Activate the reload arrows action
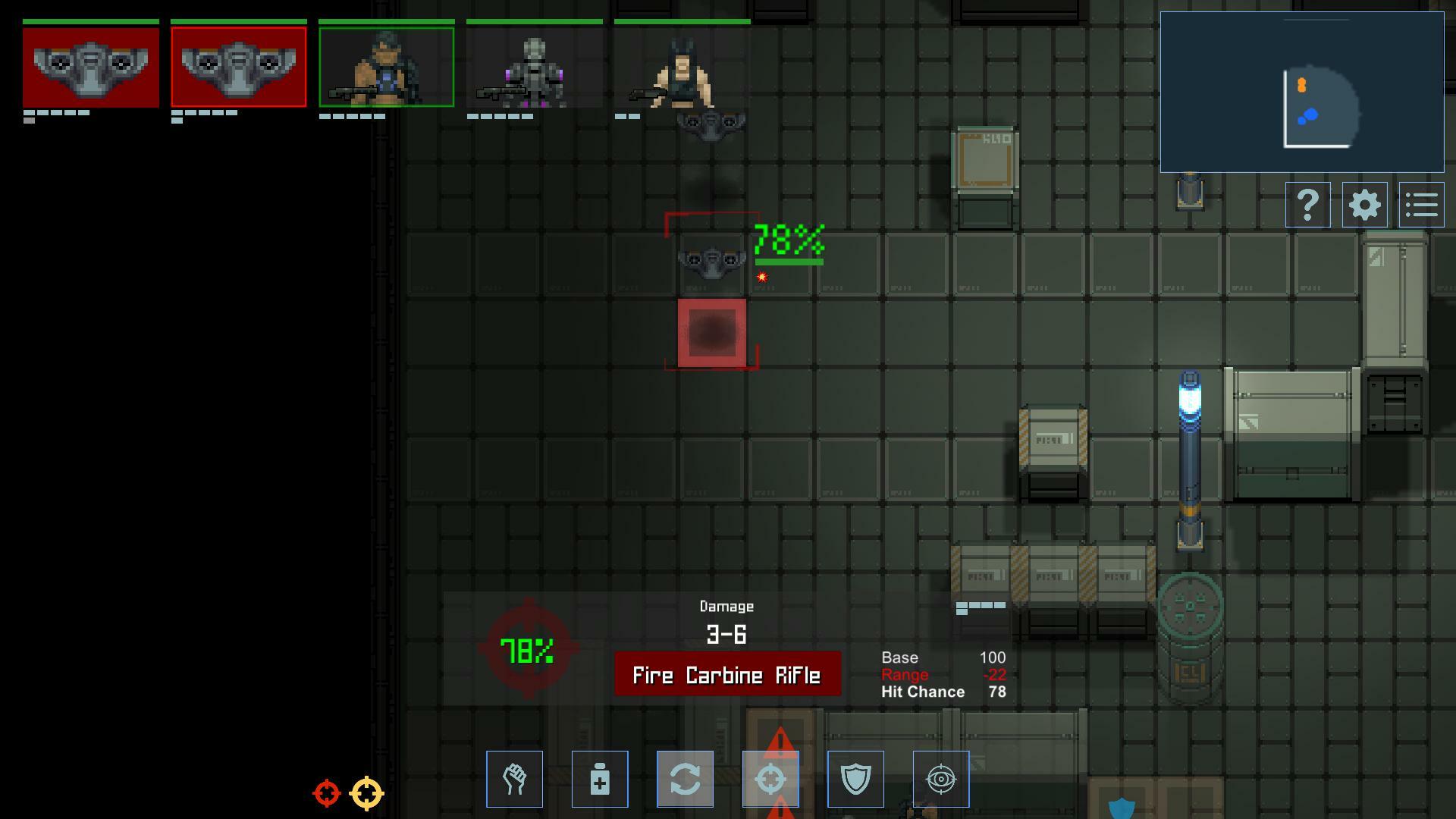The image size is (1456, 819). pos(685,779)
